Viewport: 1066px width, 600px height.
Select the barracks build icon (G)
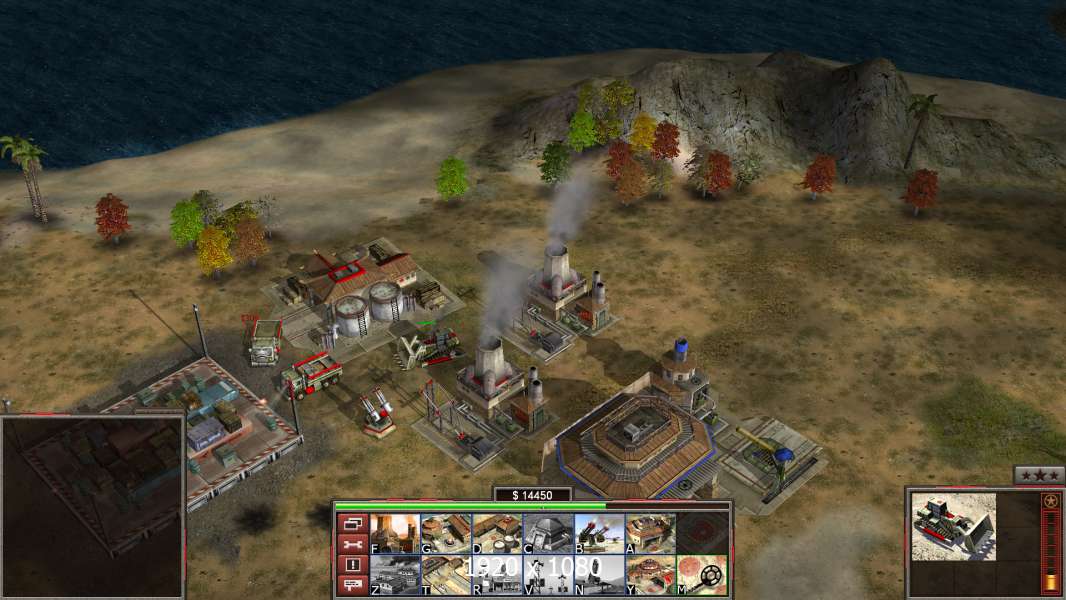pyautogui.click(x=446, y=534)
